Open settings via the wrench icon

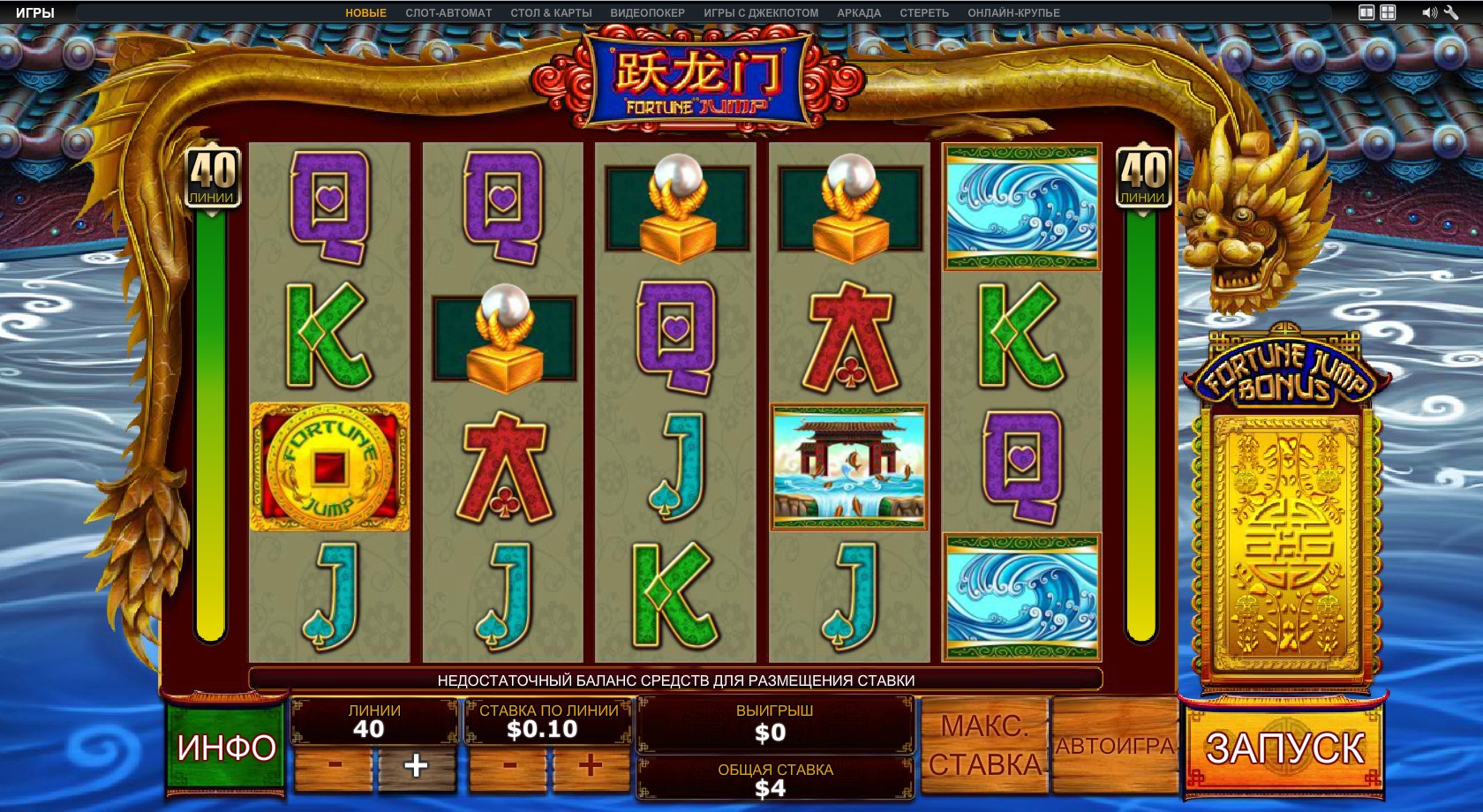[1450, 12]
